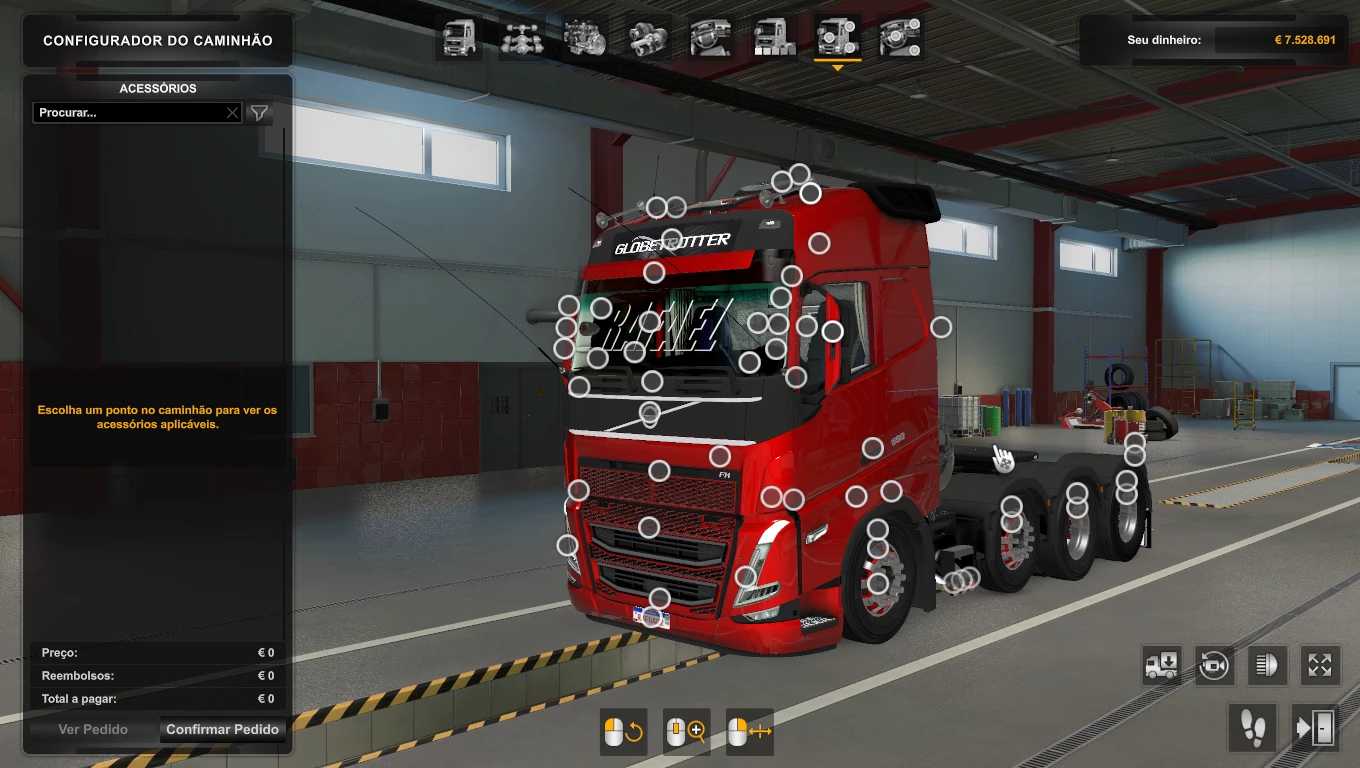1360x768 pixels.
Task: Toggle the fullscreen expand arrows view
Action: pyautogui.click(x=1320, y=665)
